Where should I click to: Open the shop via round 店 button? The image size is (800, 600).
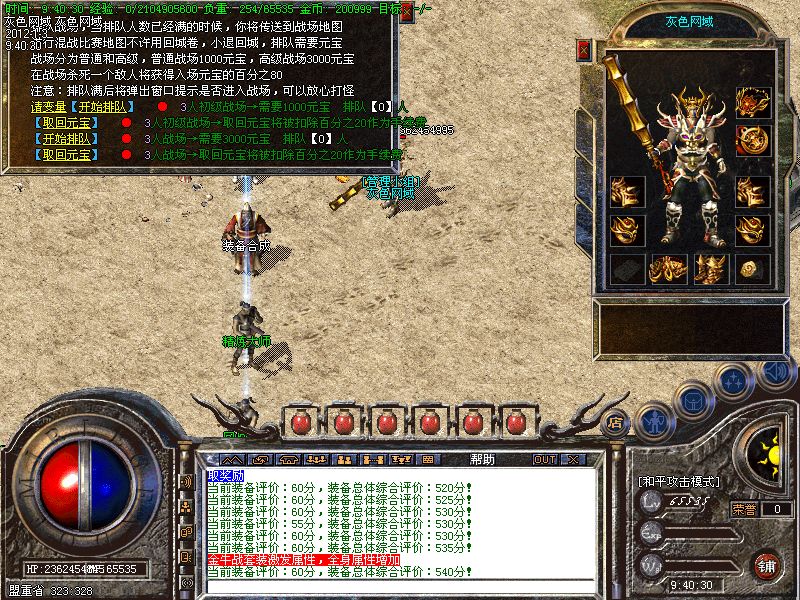616,422
